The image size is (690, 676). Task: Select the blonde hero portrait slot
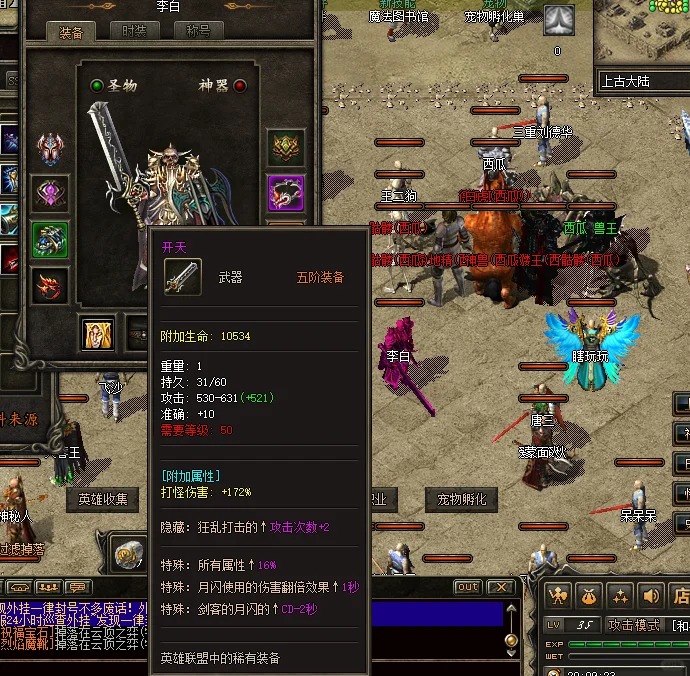point(98,334)
